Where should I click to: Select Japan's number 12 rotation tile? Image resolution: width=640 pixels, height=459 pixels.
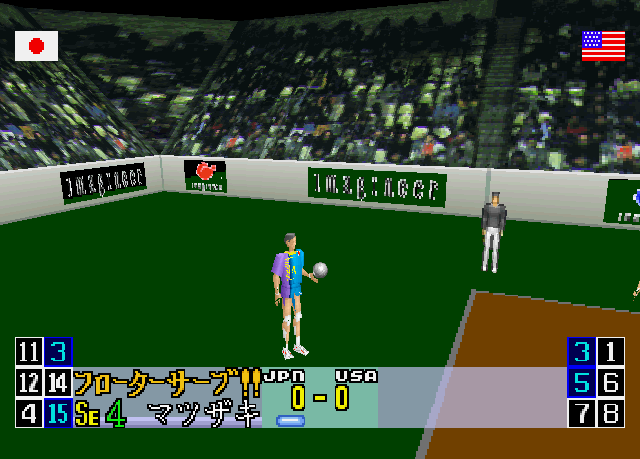click(x=29, y=382)
